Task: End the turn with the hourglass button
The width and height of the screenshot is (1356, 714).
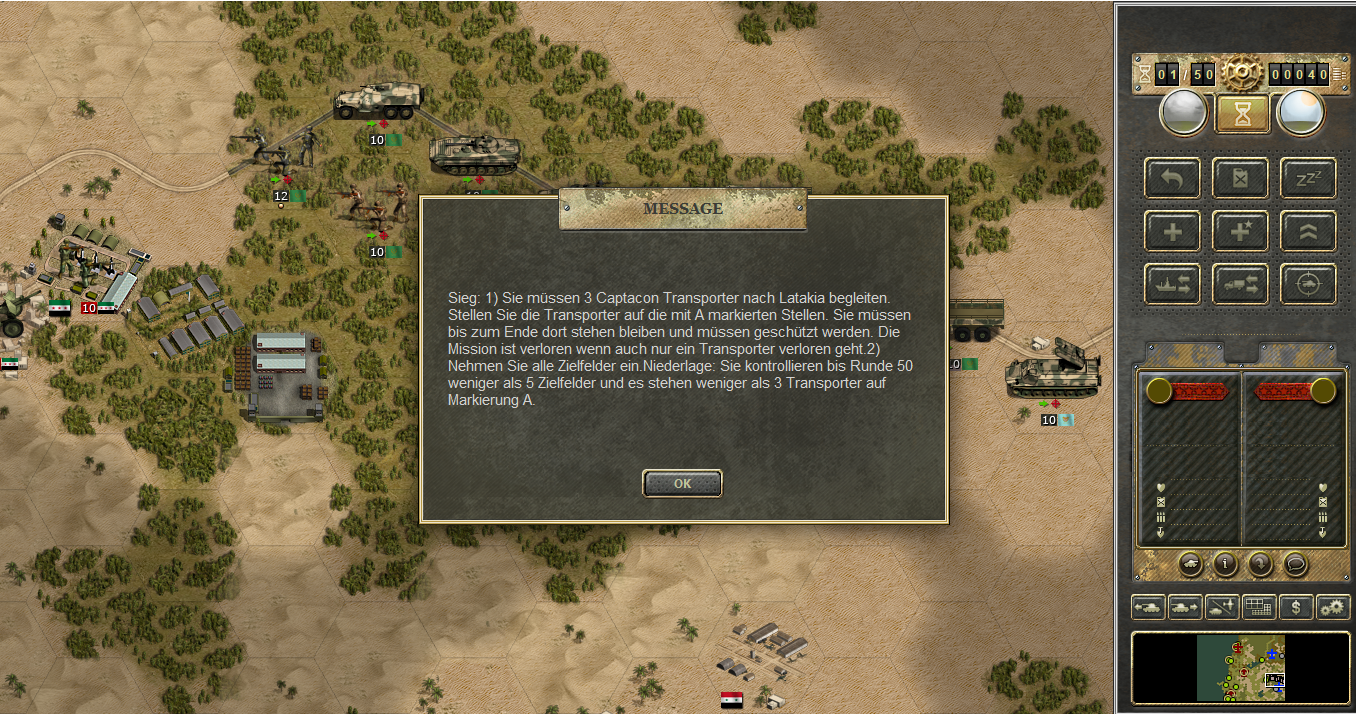Action: click(x=1242, y=114)
